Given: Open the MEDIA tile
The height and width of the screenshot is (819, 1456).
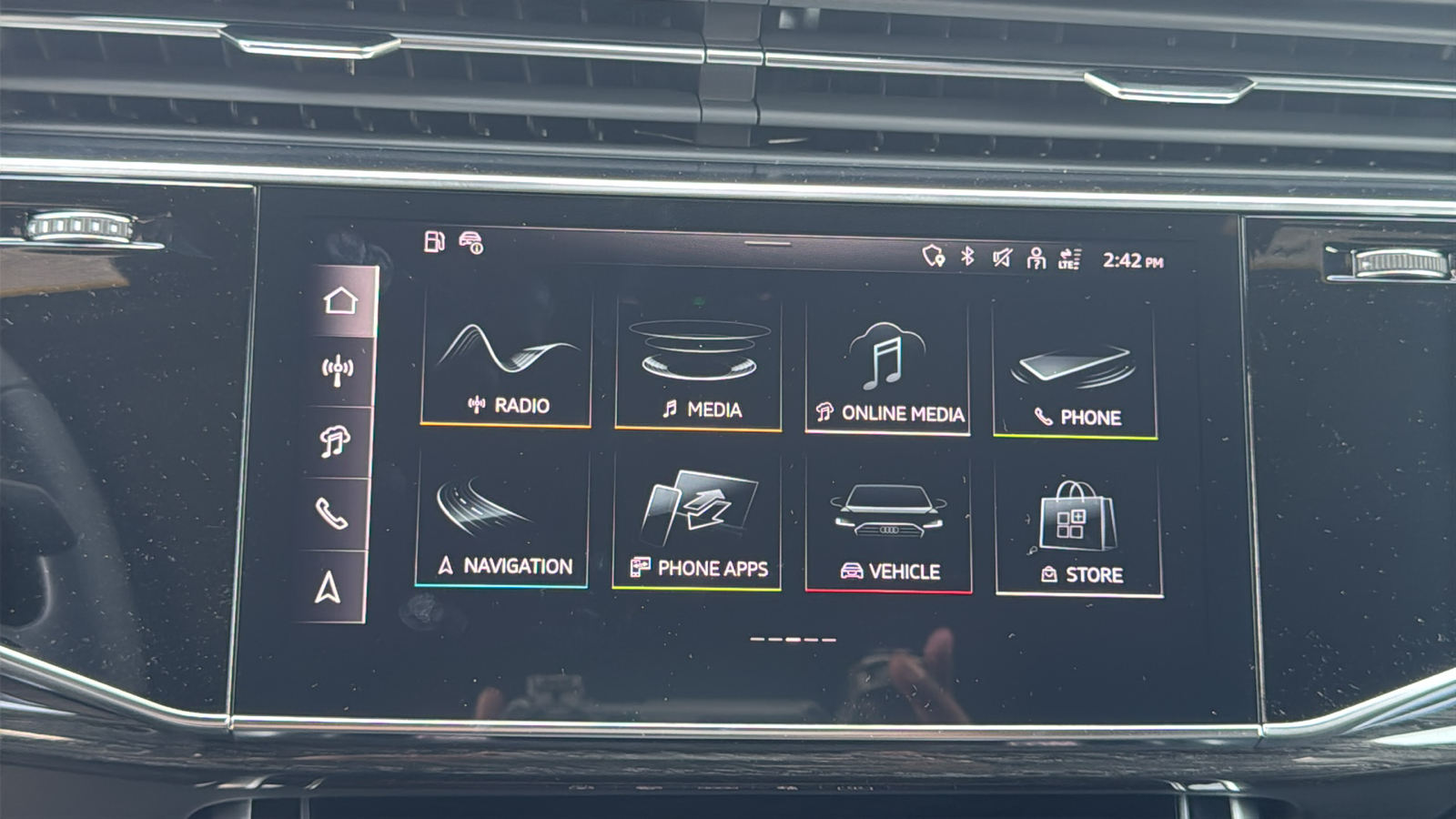Looking at the screenshot, I should click(x=697, y=364).
